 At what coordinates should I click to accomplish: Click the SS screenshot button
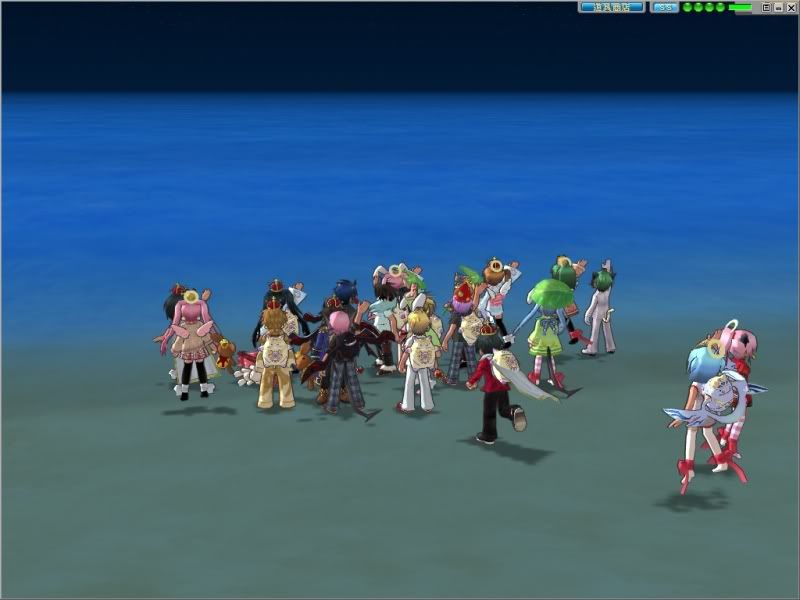(x=664, y=7)
